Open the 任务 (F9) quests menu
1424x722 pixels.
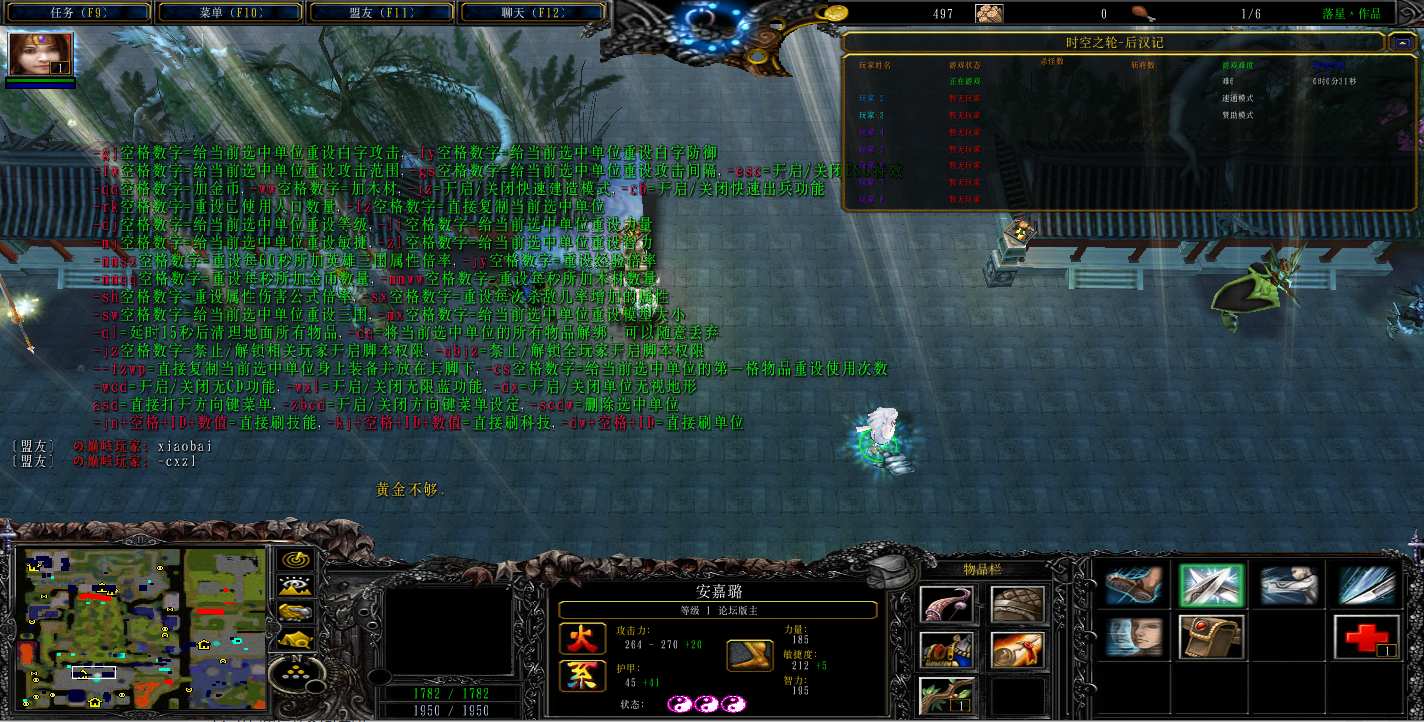click(78, 13)
